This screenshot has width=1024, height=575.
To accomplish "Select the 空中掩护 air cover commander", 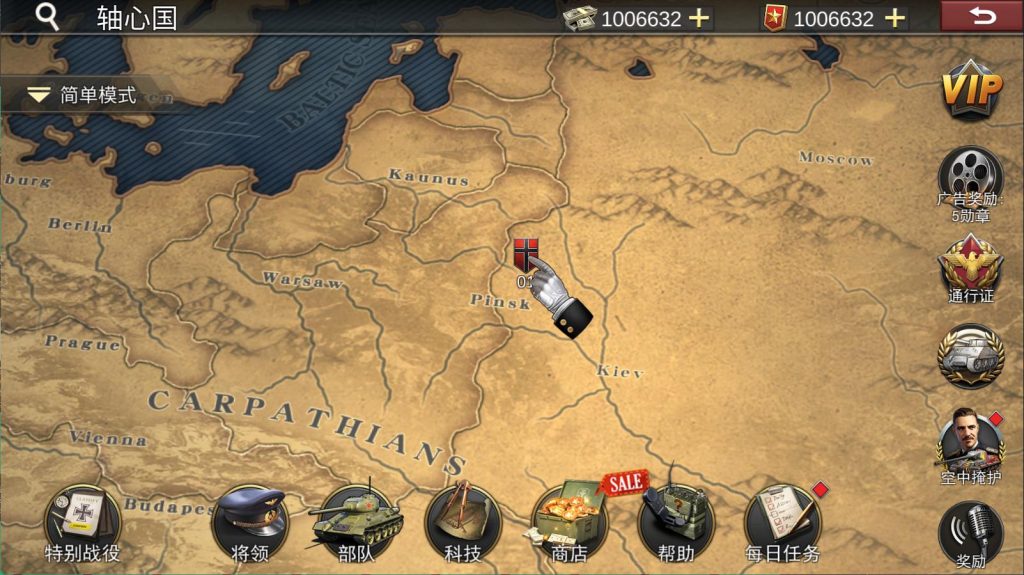I will pos(969,441).
